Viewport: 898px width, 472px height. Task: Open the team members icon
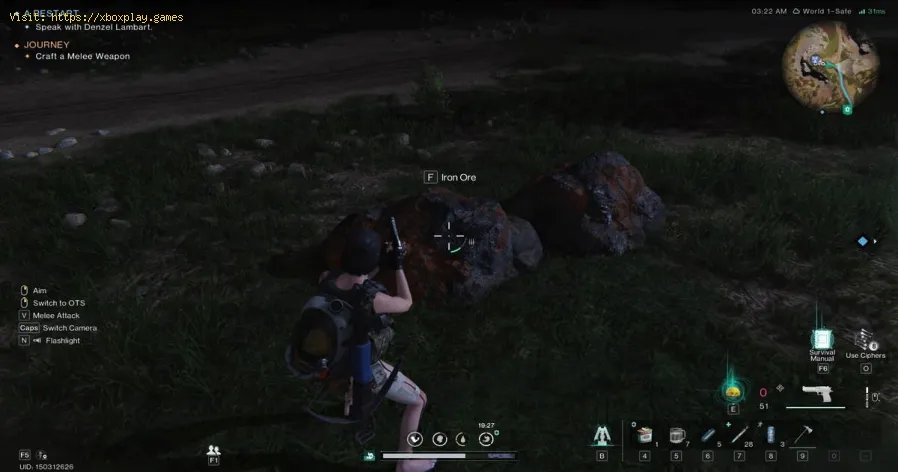point(213,451)
